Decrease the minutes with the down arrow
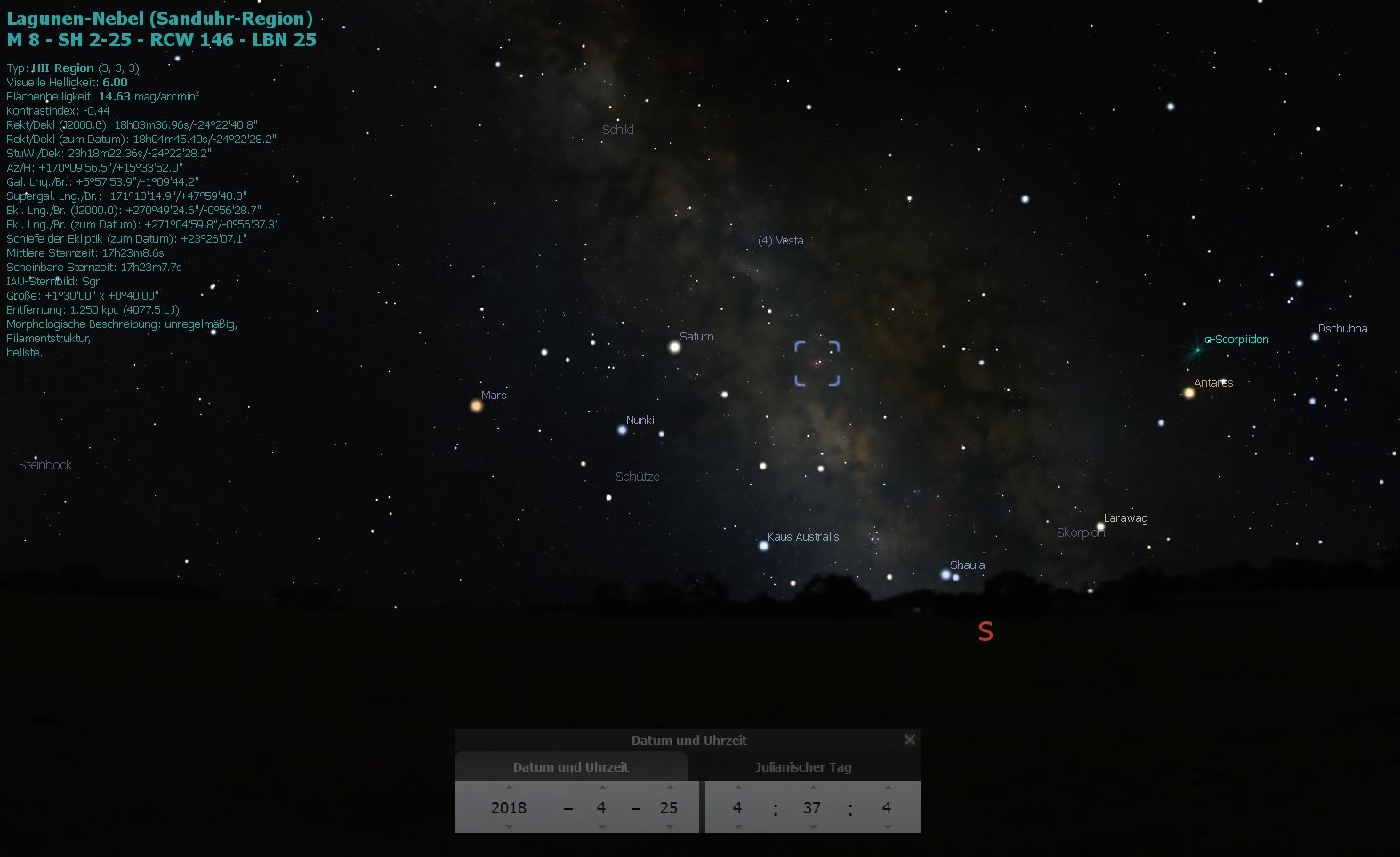Viewport: 1400px width, 857px height. click(x=813, y=828)
